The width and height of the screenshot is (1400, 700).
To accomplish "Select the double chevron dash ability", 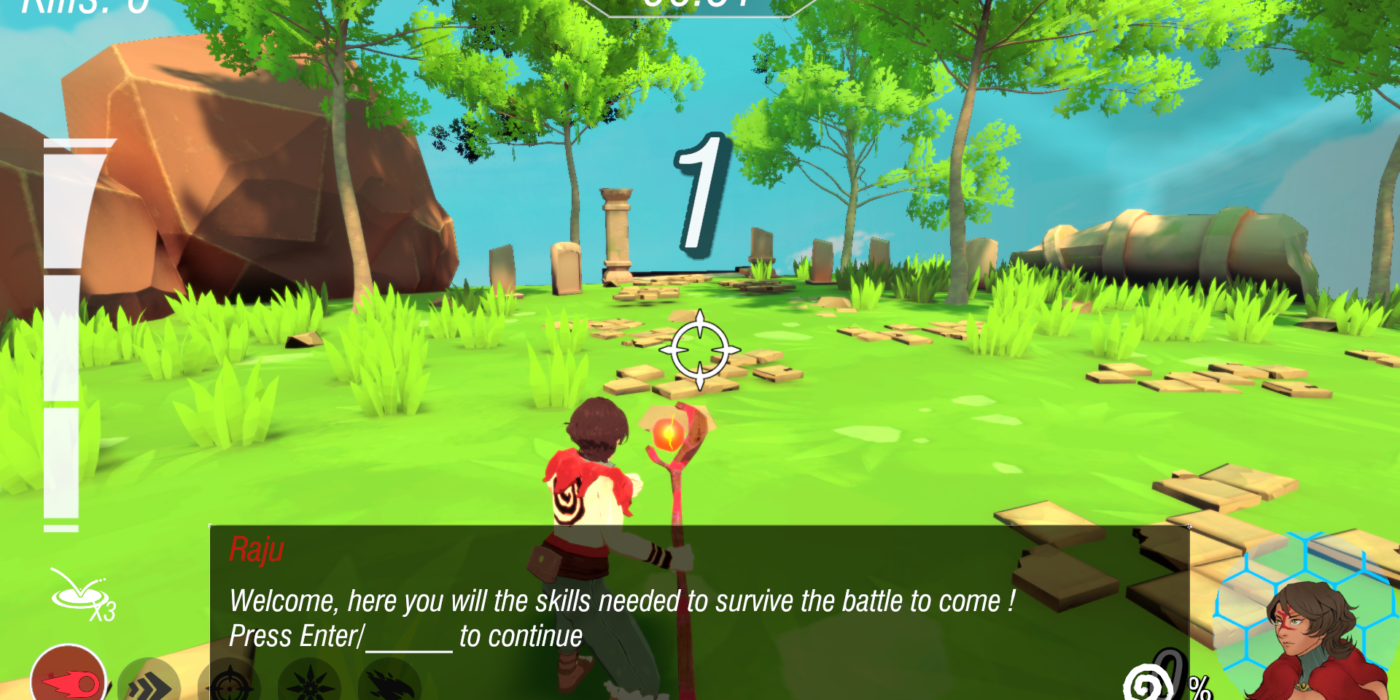I will [148, 683].
